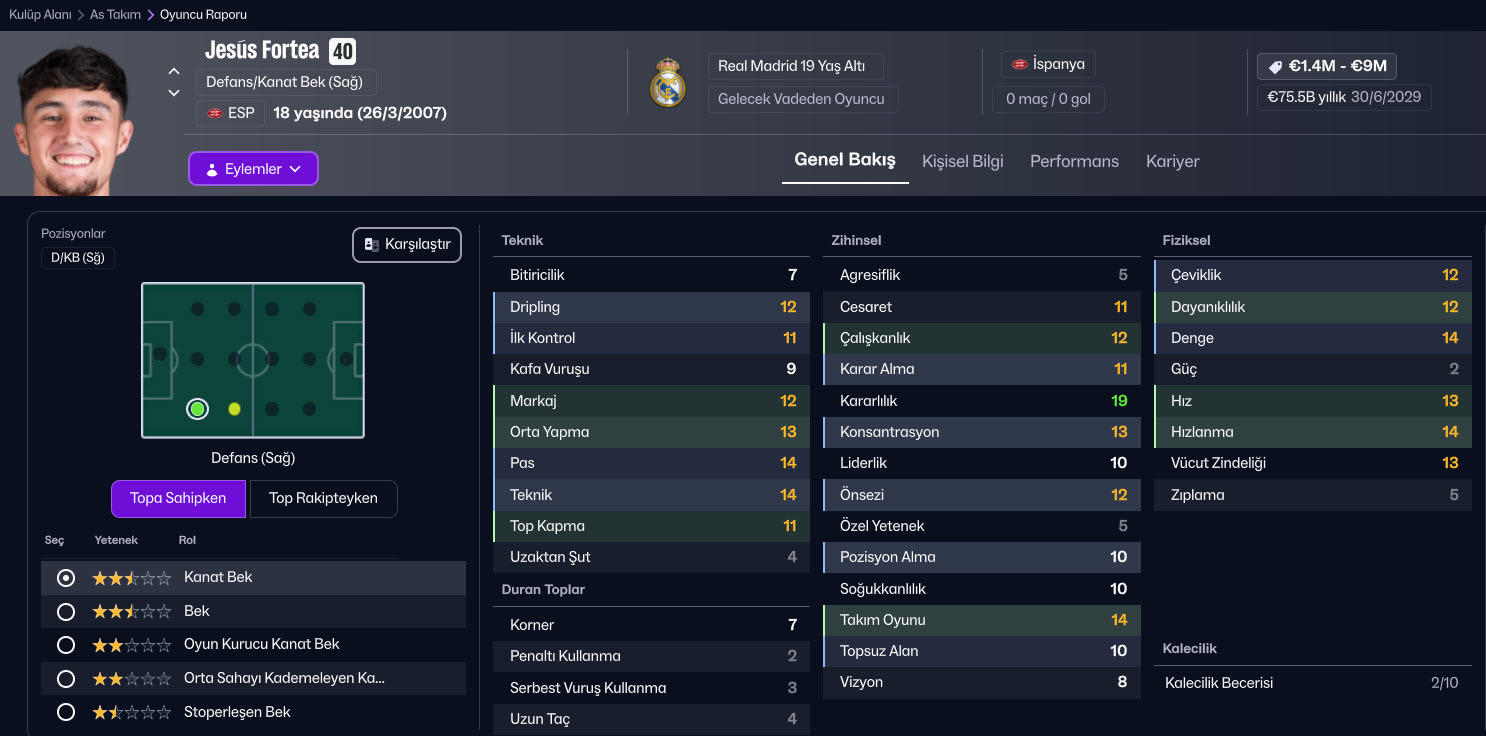Switch to the Kişisel Bilgi tab
Image resolution: width=1486 pixels, height=736 pixels.
pos(962,161)
